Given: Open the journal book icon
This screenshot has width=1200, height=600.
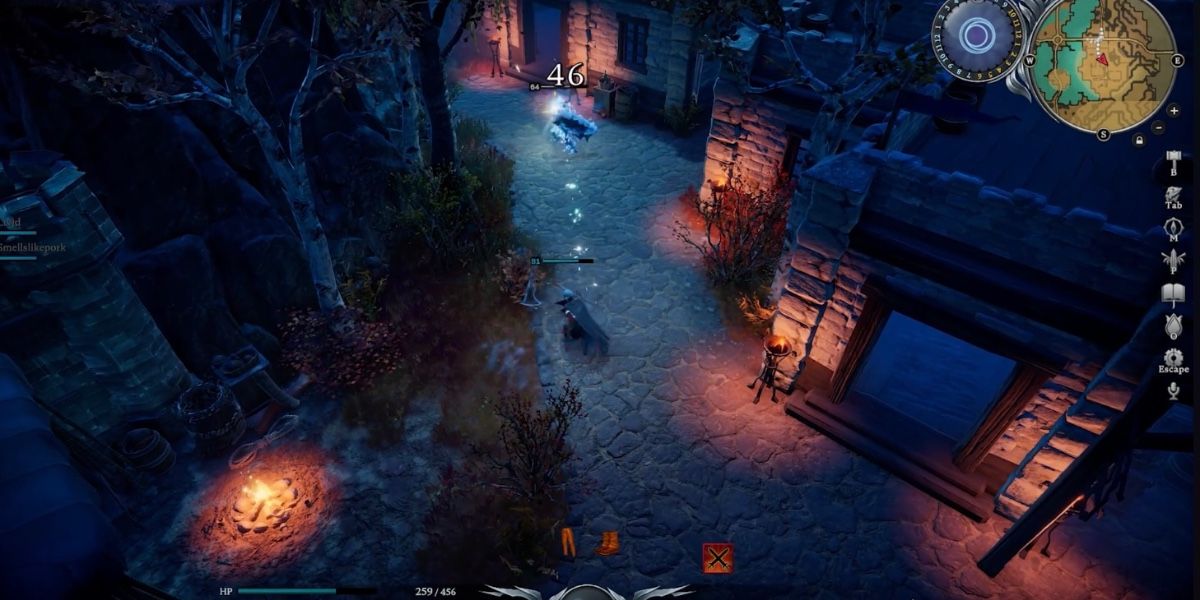Looking at the screenshot, I should [x=1174, y=294].
